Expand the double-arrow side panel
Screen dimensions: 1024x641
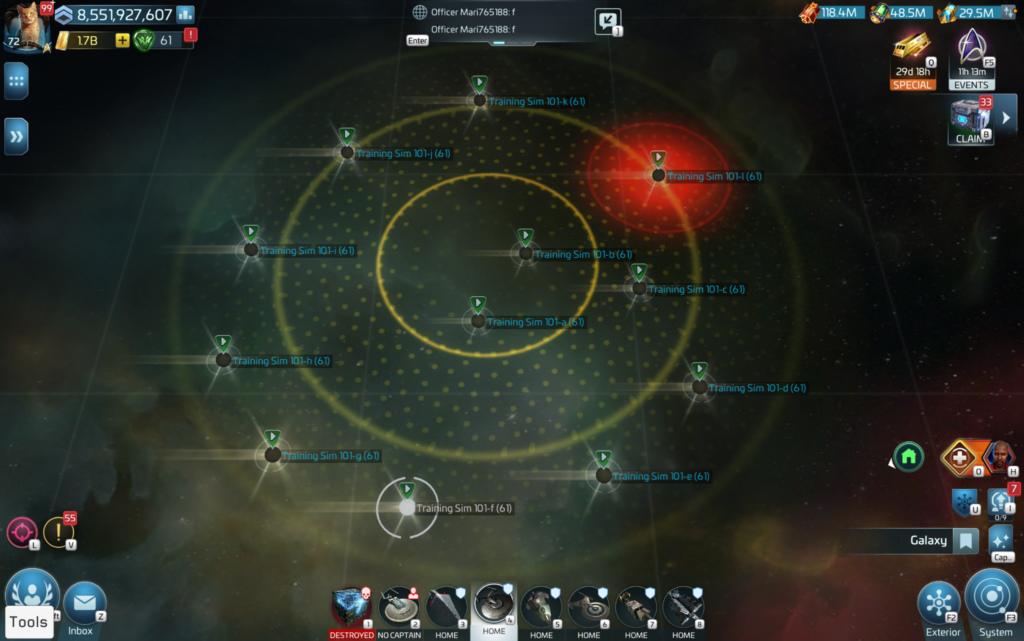pyautogui.click(x=16, y=135)
